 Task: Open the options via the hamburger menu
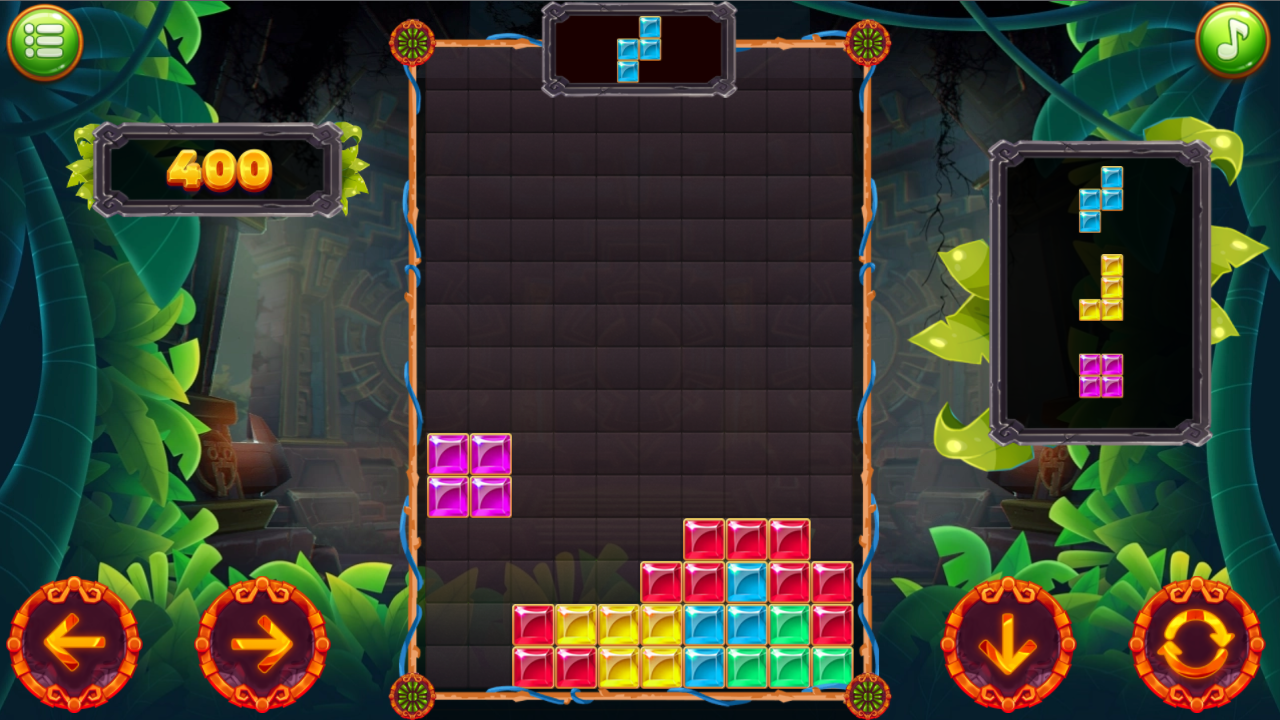coord(44,40)
